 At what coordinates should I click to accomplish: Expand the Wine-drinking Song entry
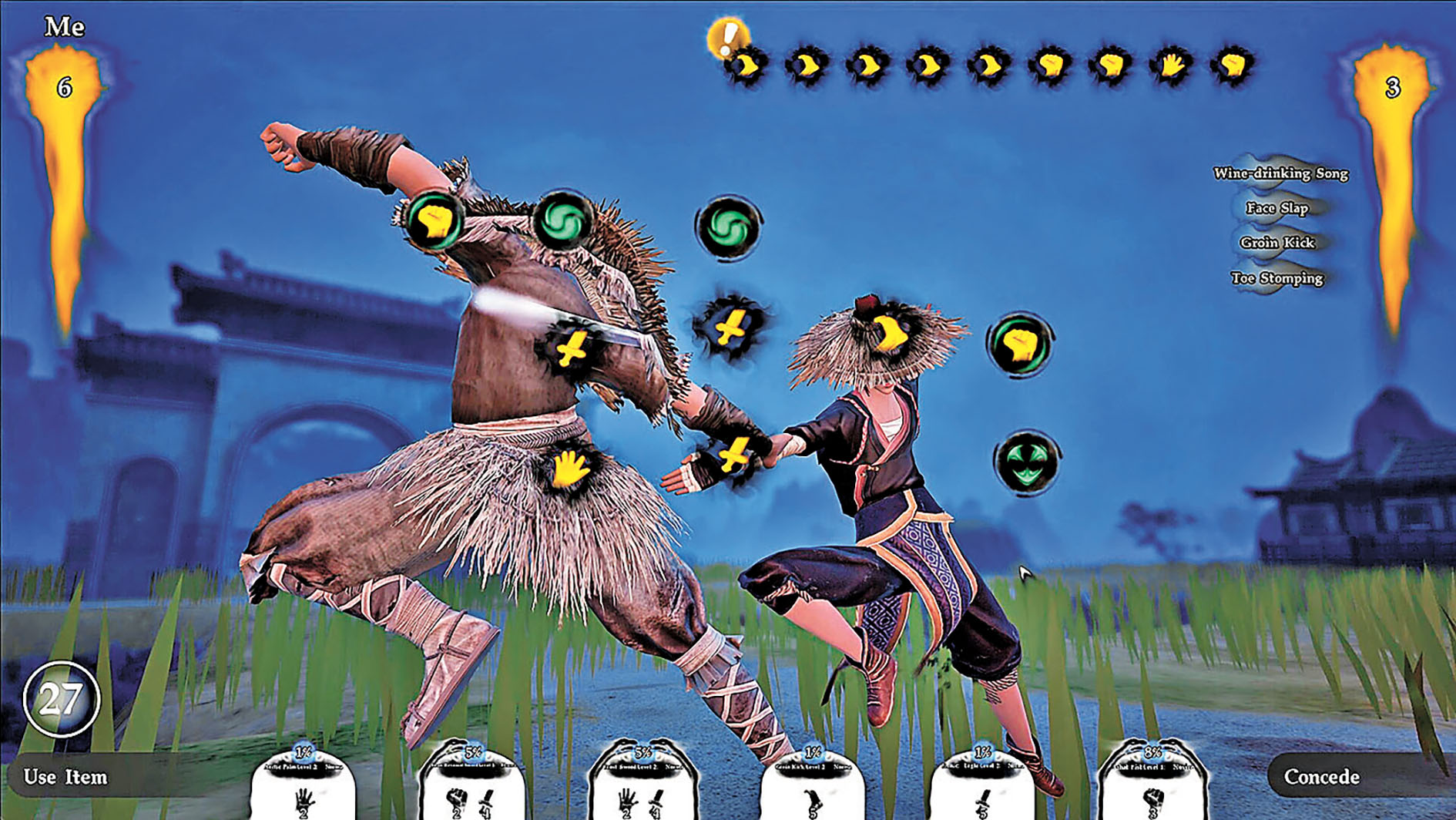(x=1280, y=174)
